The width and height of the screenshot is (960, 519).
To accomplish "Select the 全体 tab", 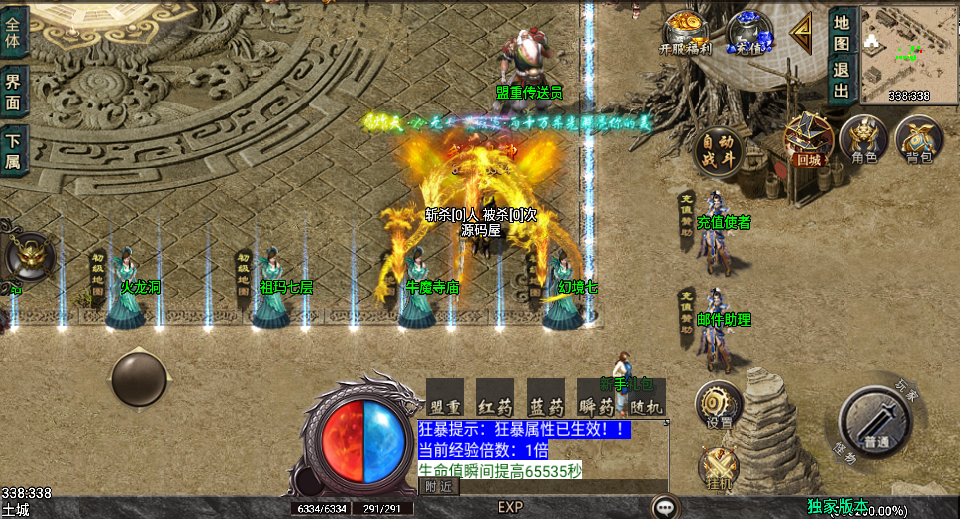I will 14,31.
